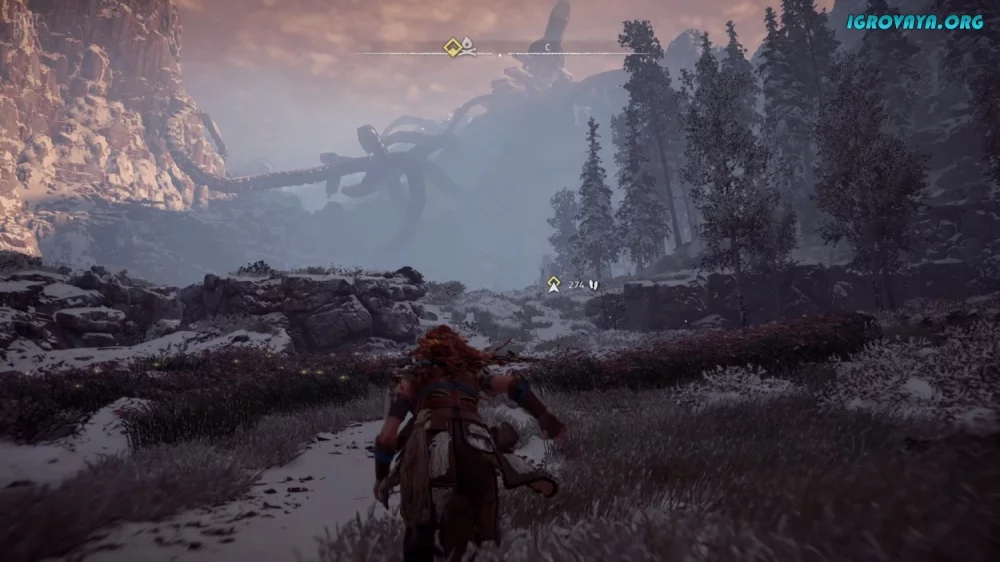Viewport: 1000px width, 562px height.
Task: Click the quest waypoint marker beside 274
Action: (x=553, y=284)
